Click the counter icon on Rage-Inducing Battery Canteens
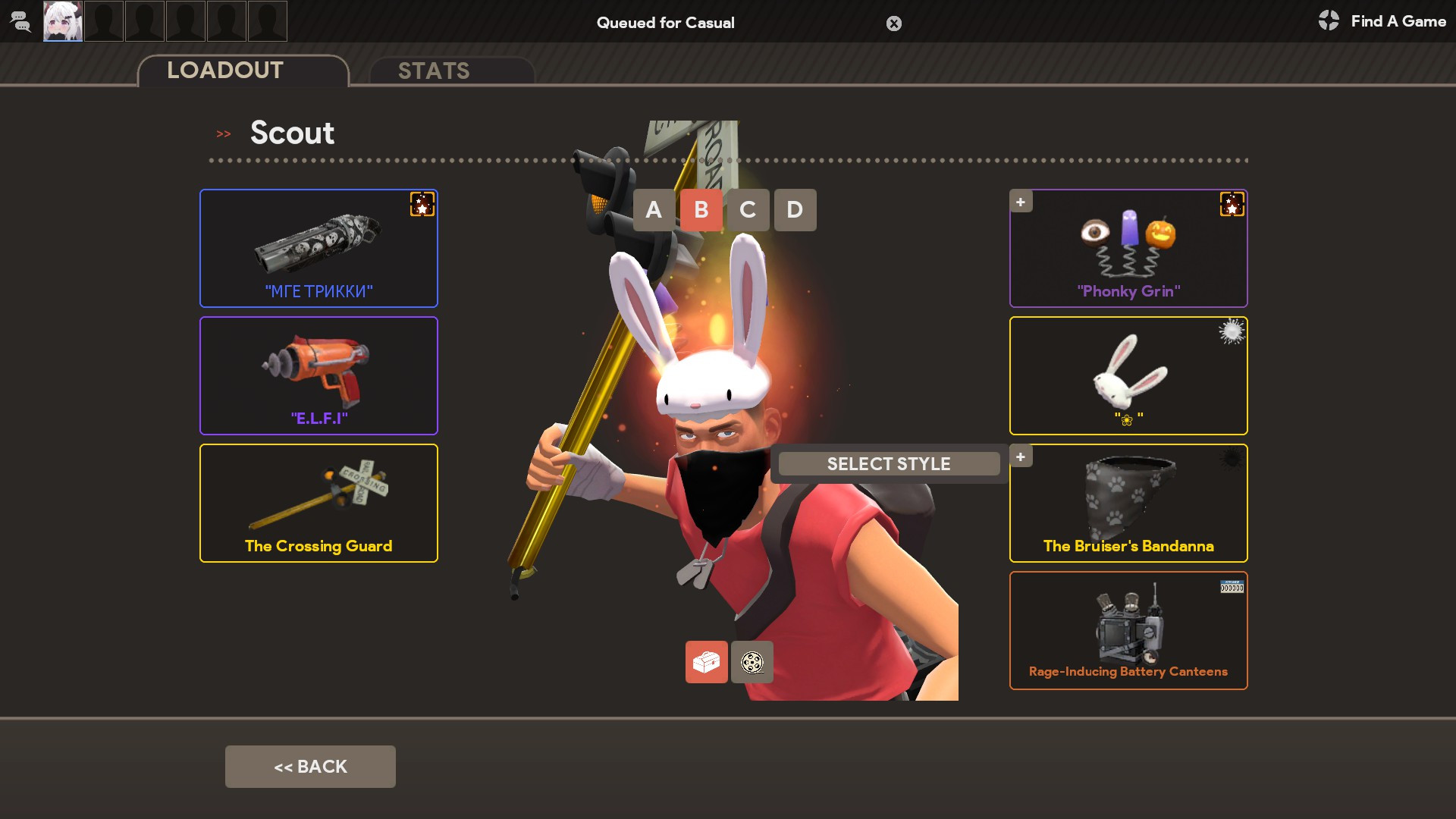 [x=1232, y=586]
